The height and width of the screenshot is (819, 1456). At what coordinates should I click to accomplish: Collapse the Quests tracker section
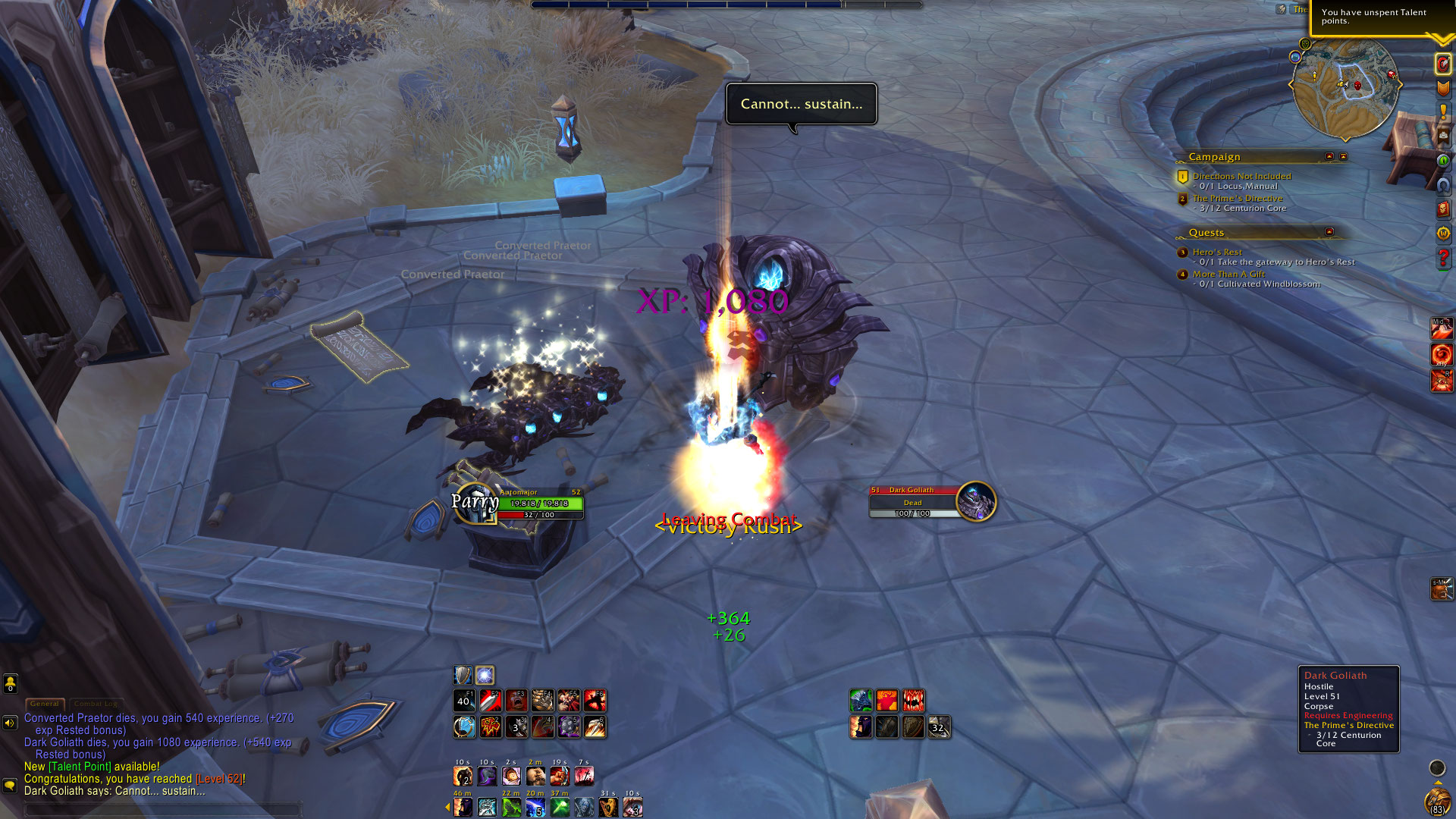coord(1329,231)
